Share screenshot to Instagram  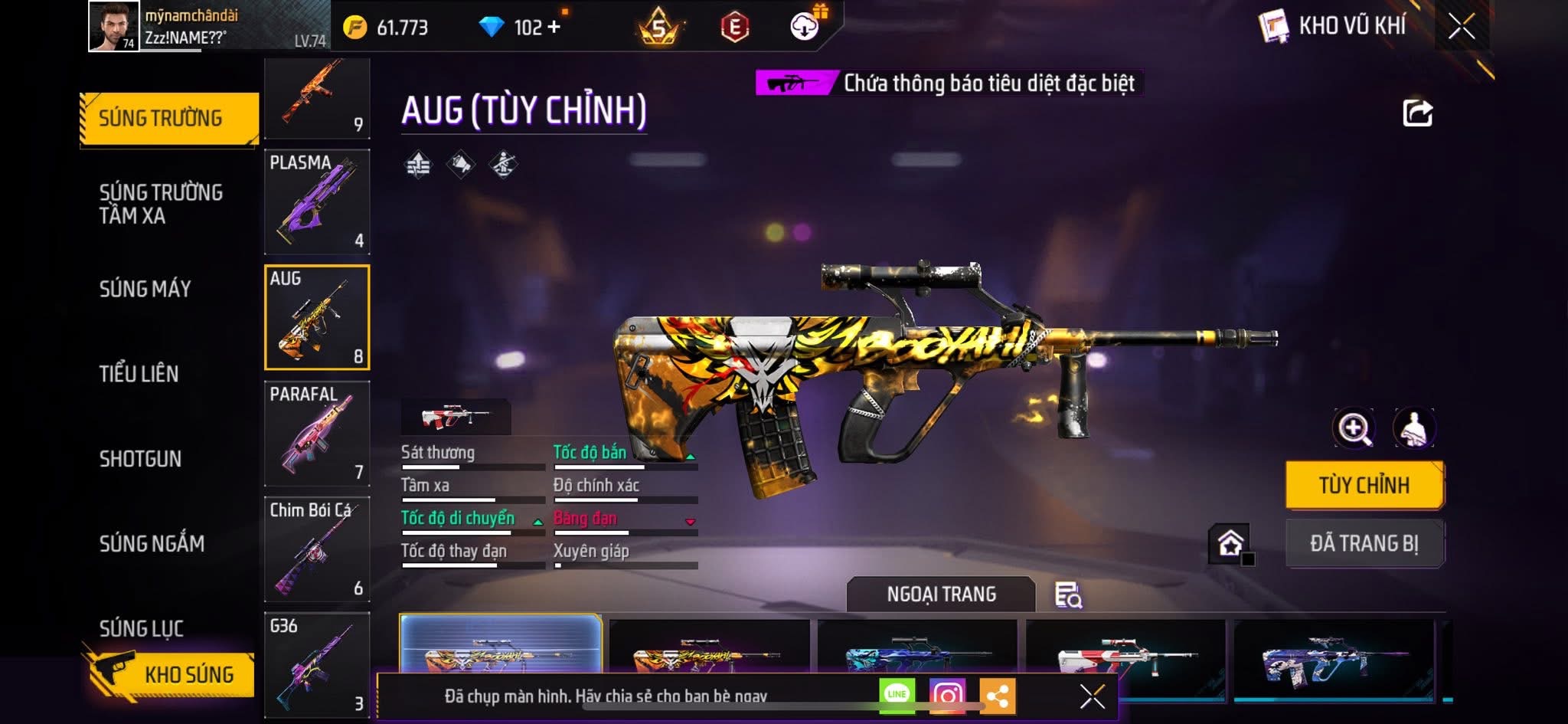(947, 695)
